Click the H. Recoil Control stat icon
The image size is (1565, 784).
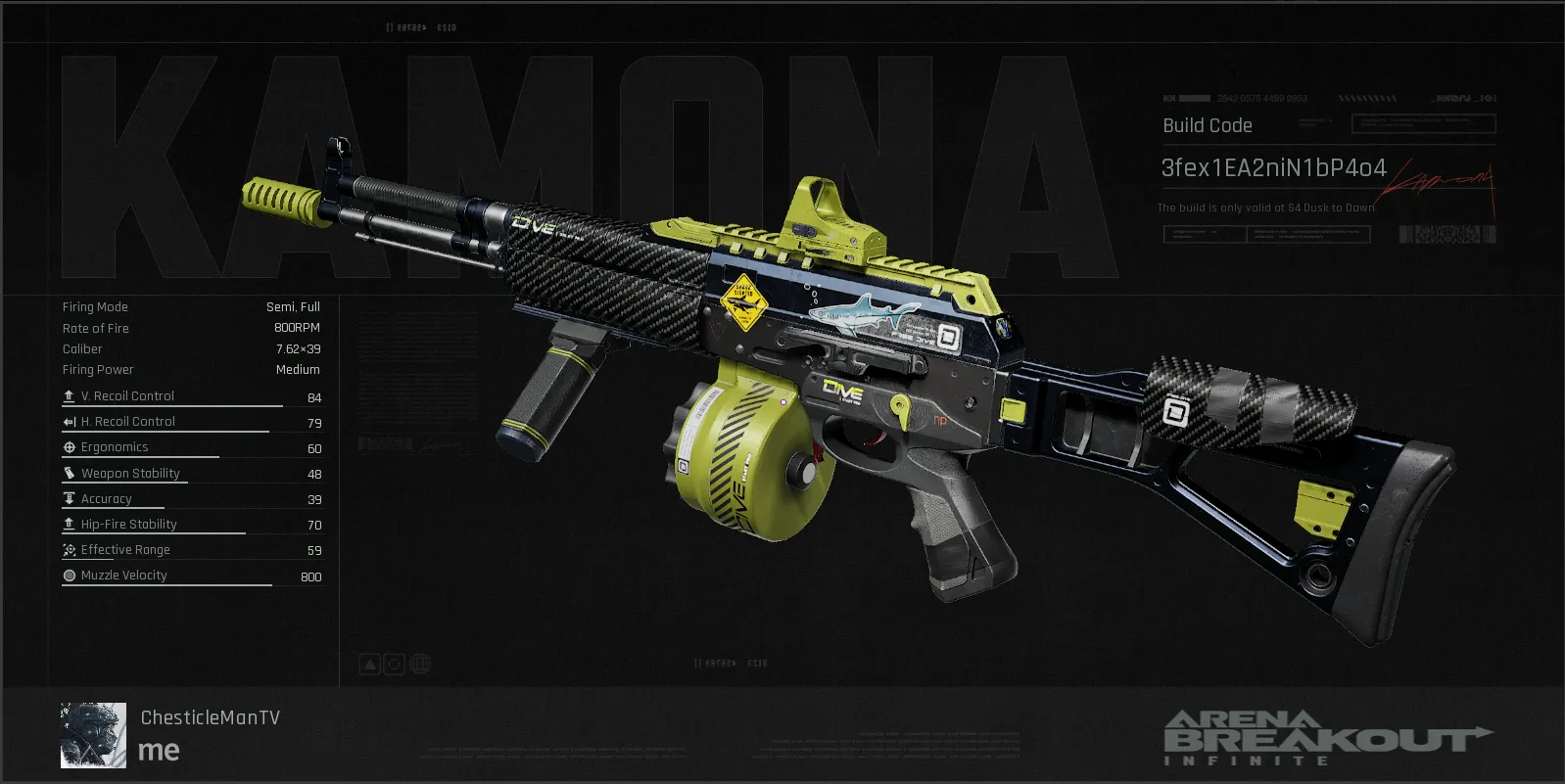tap(69, 421)
